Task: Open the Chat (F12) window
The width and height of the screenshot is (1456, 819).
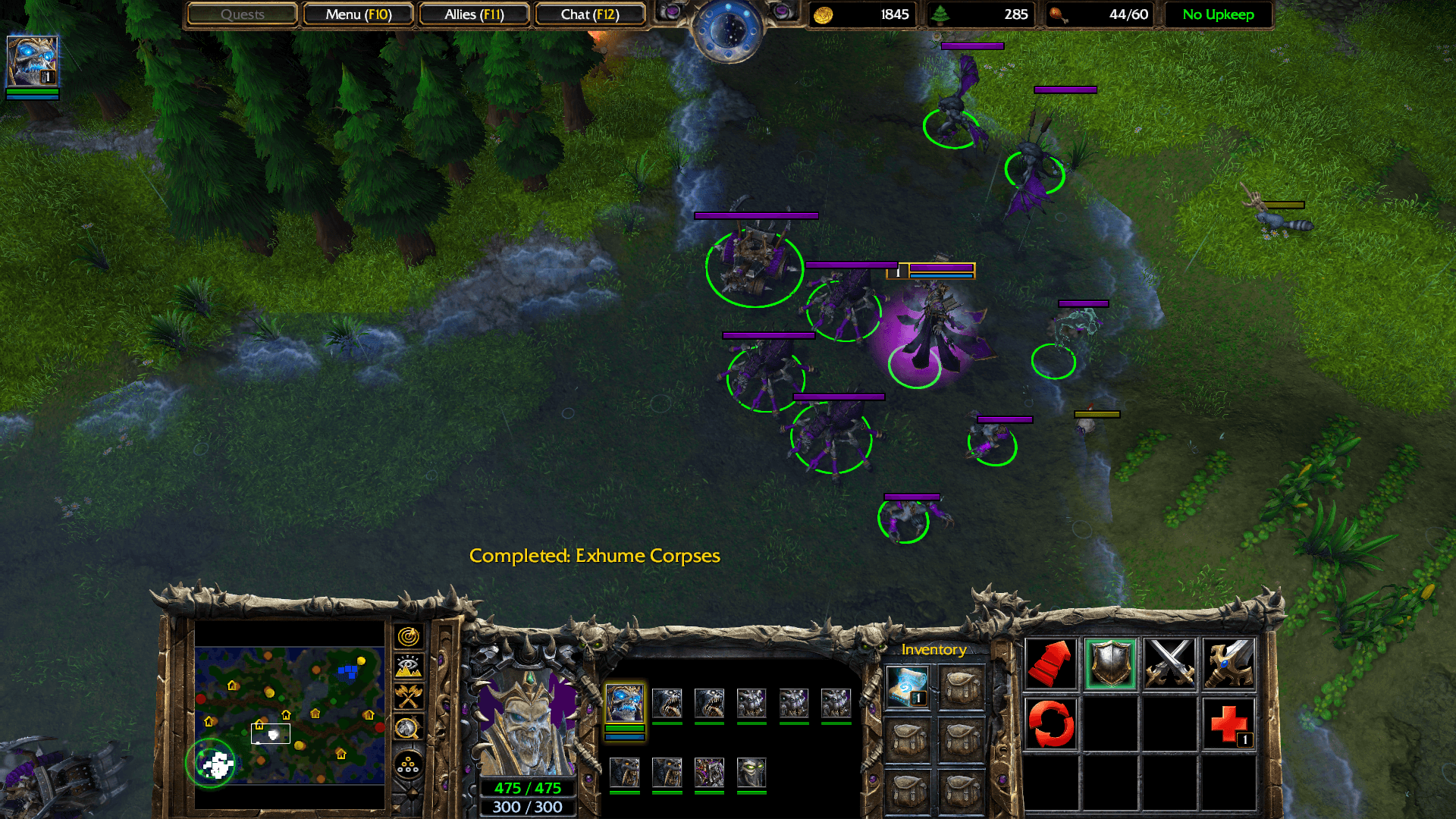Action: coord(590,14)
